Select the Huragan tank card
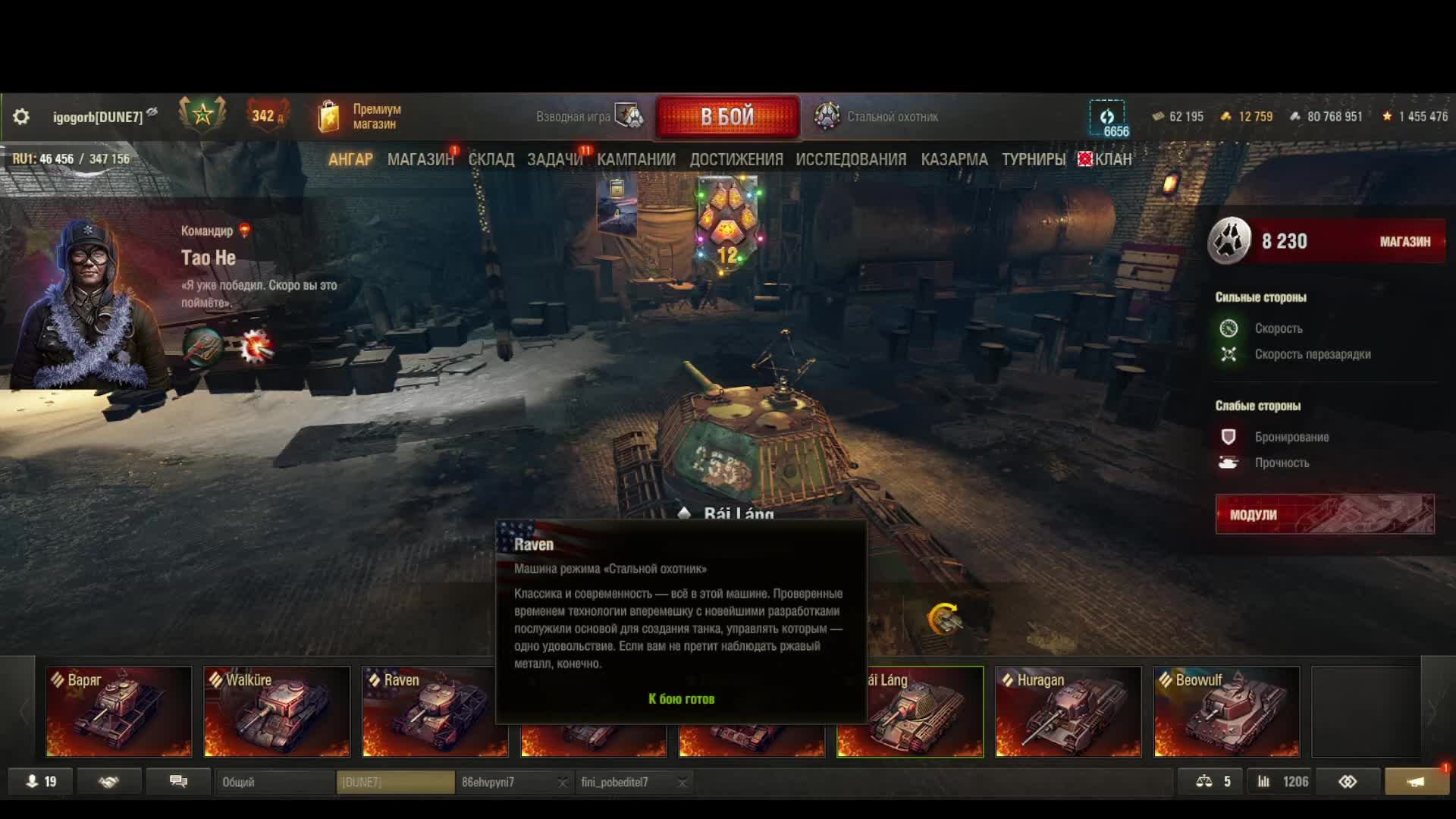The width and height of the screenshot is (1456, 819). [1068, 712]
